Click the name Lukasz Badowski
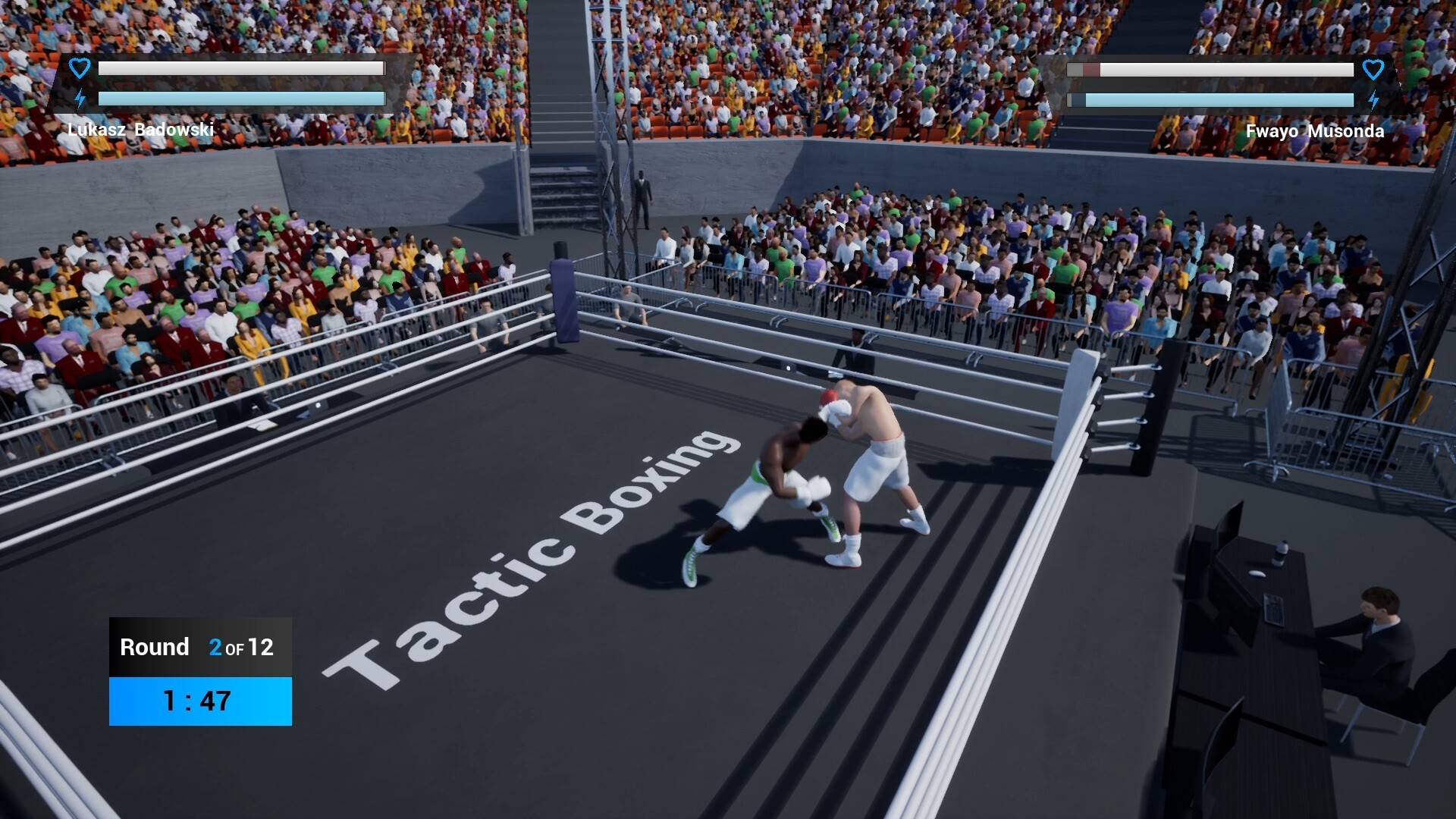The height and width of the screenshot is (819, 1456). click(141, 130)
